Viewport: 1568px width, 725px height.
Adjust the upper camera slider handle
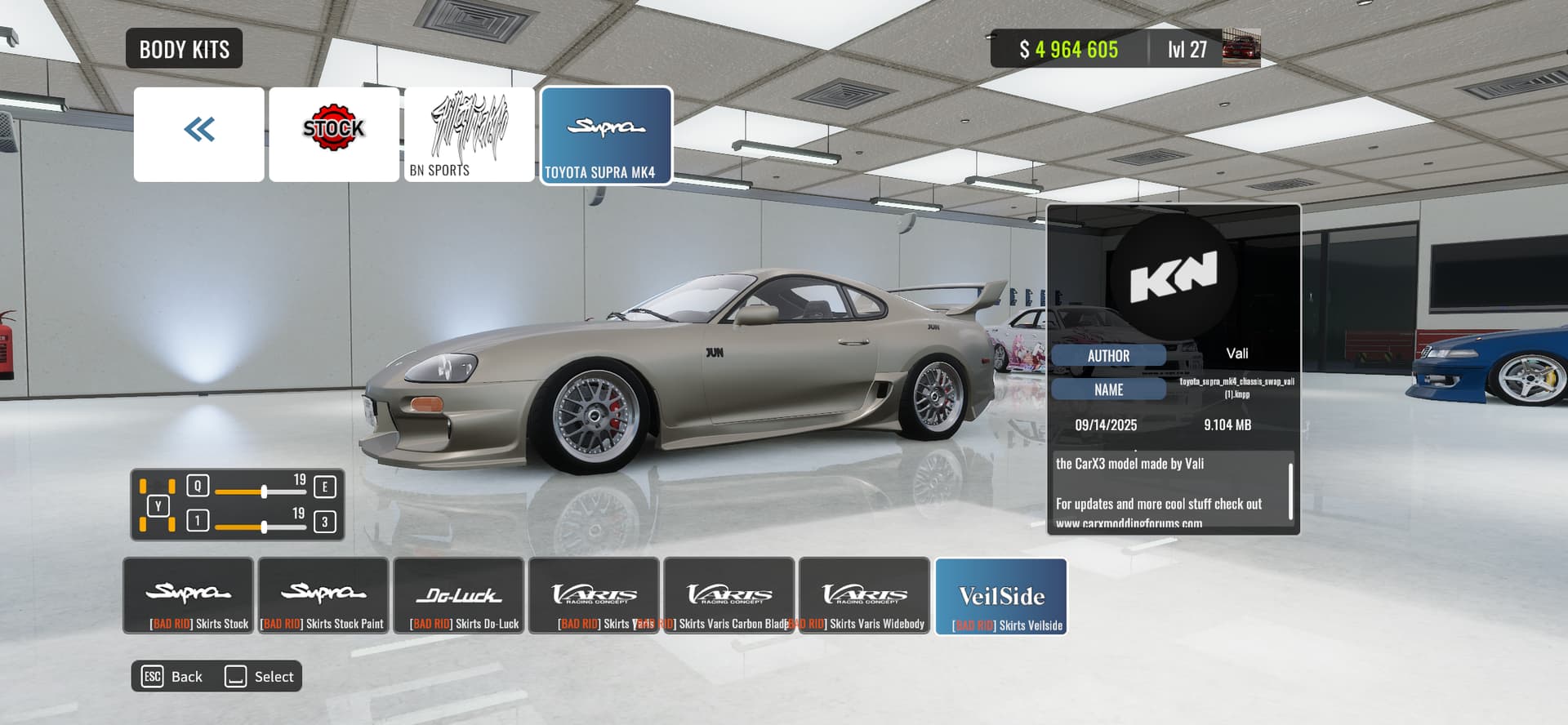pos(264,491)
